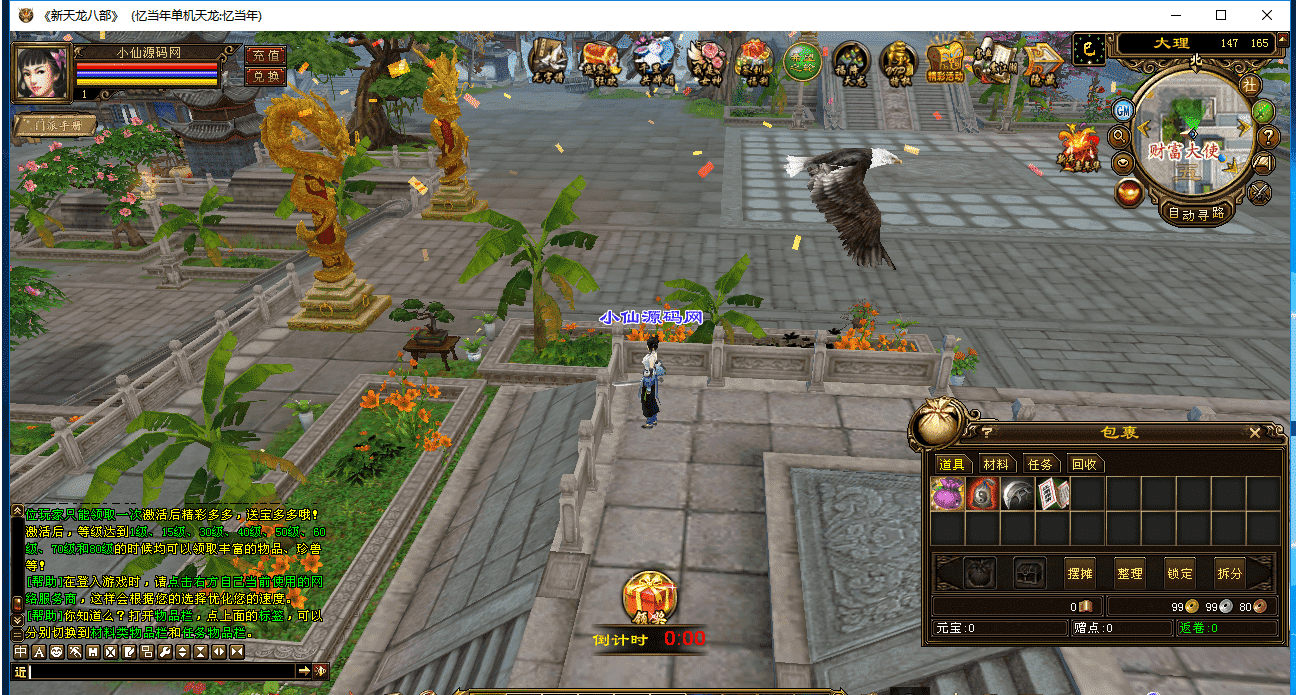Viewport: 1296px width, 695px height.
Task: Sort the bag with 整理
Action: [1130, 573]
